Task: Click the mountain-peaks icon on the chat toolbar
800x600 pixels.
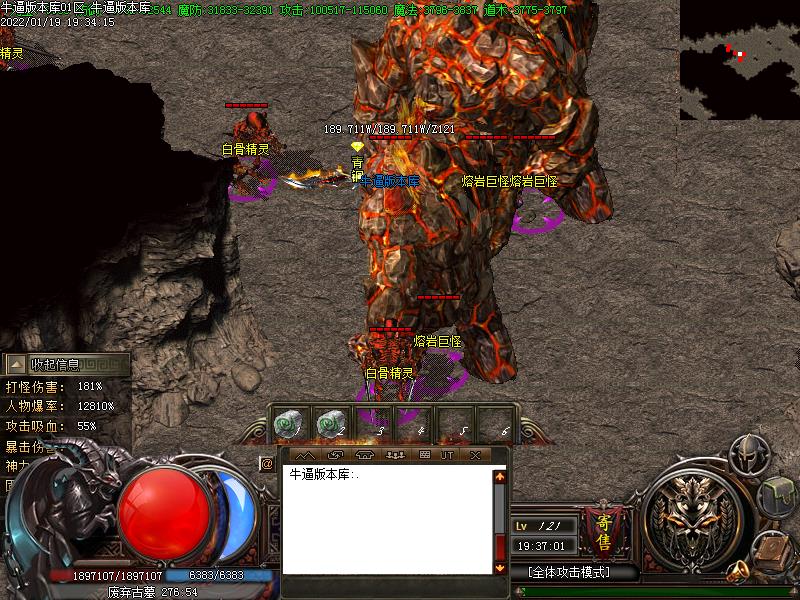Action: pos(305,455)
